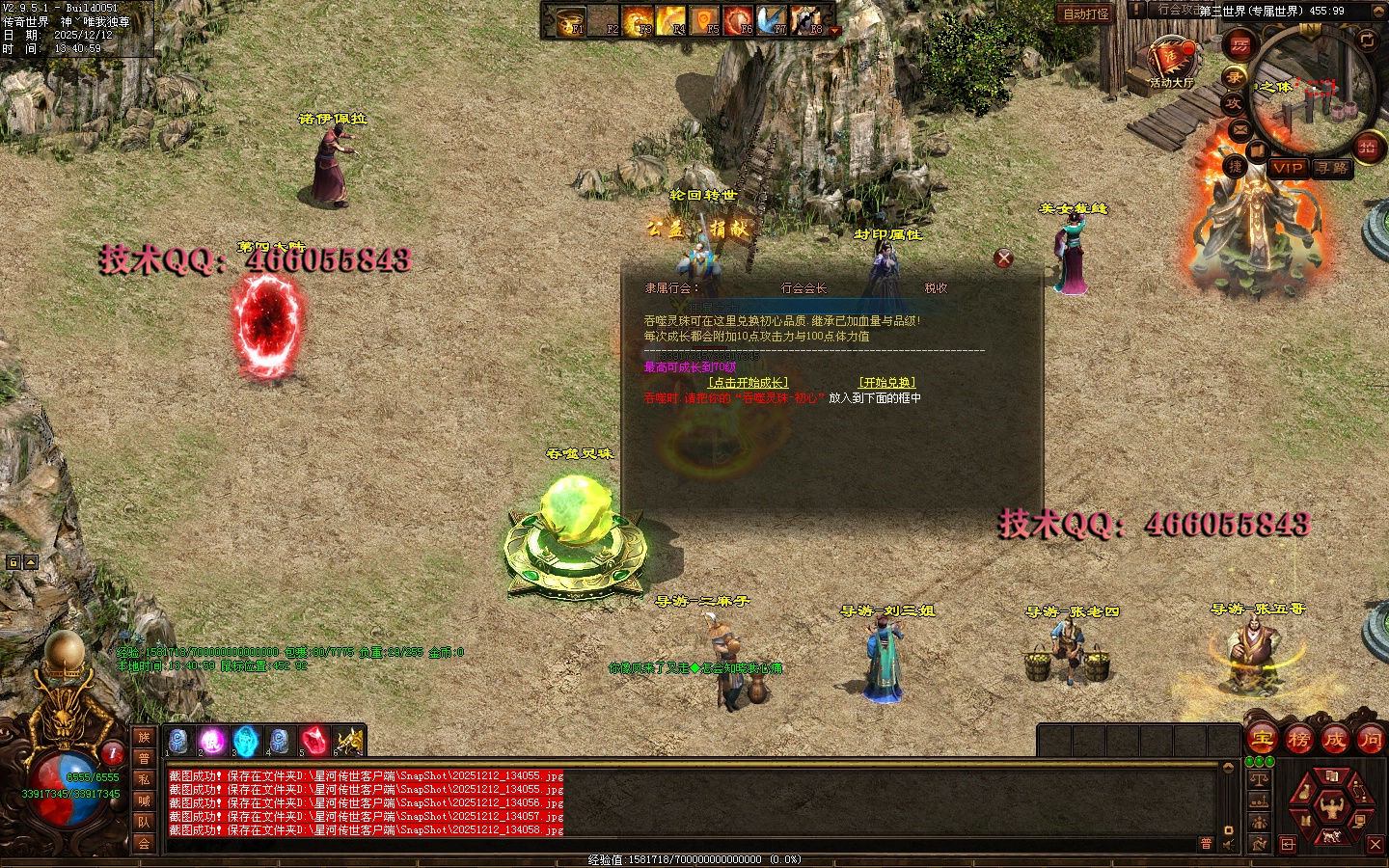Viewport: 1389px width, 868px height.
Task: Choose the 点击开始成长 dialog option
Action: (x=749, y=383)
